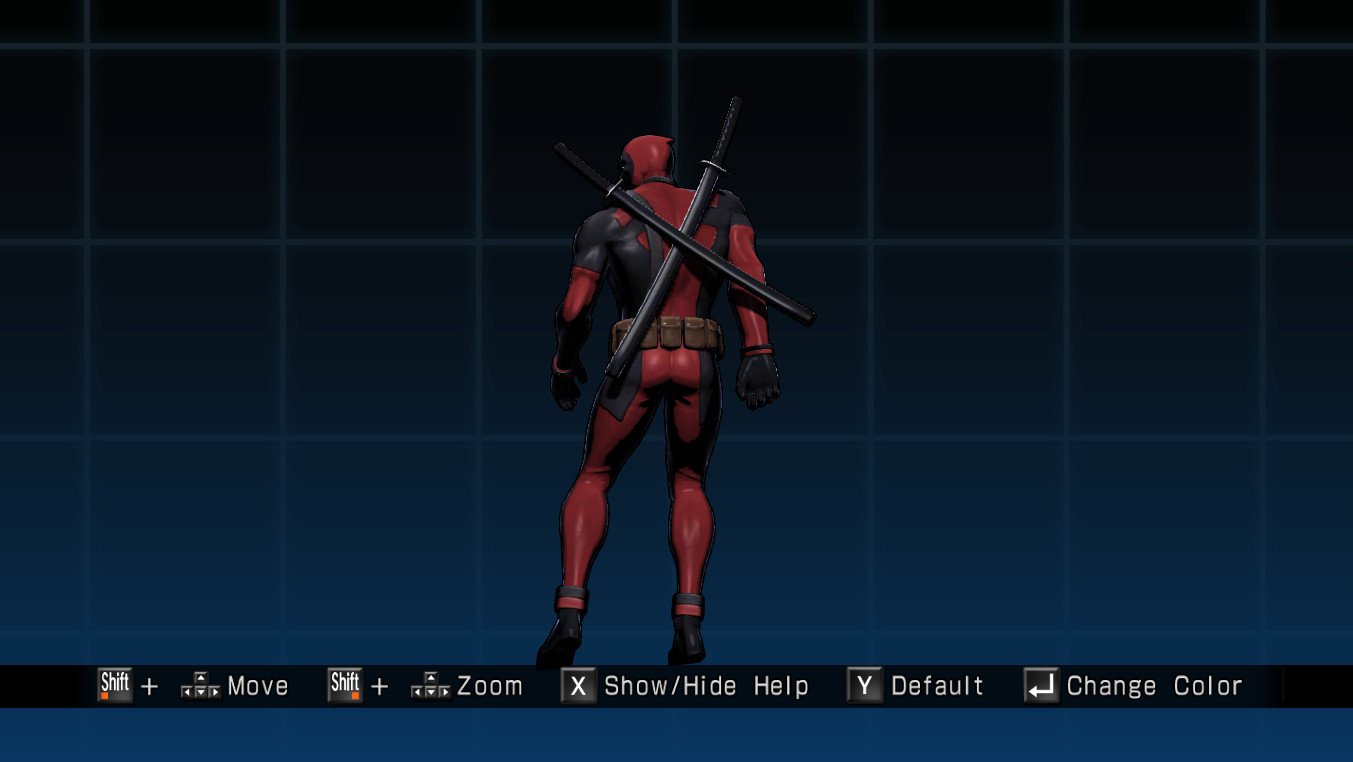Click the arrow pad icon next to Move
The image size is (1353, 762).
(x=201, y=686)
